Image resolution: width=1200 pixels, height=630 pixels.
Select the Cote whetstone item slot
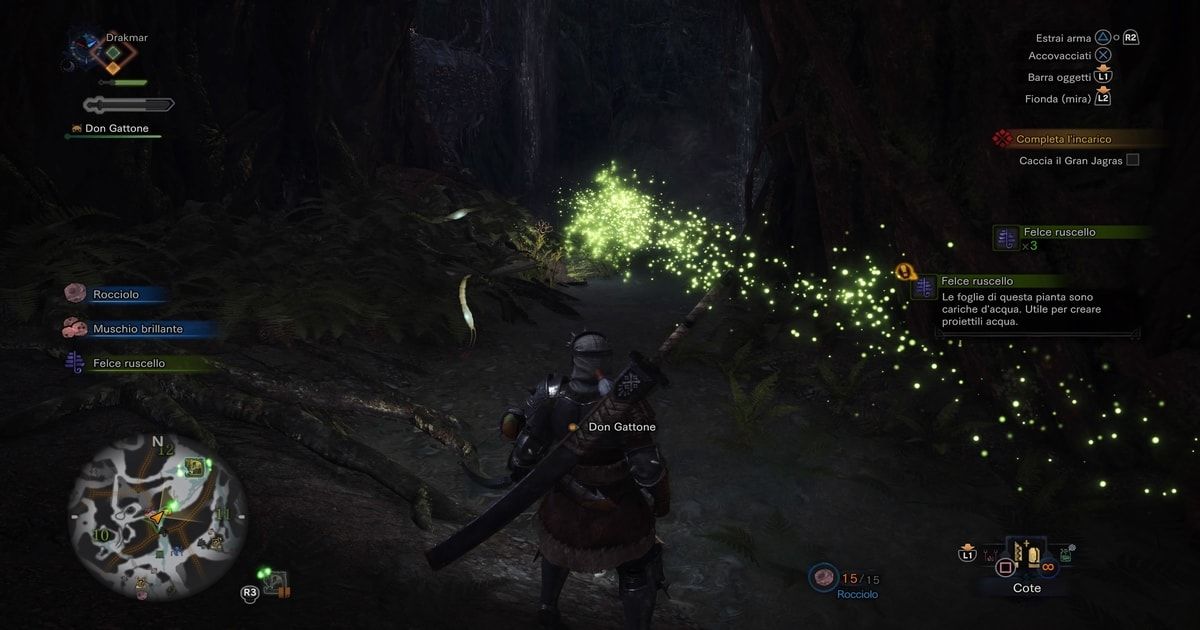click(x=1027, y=557)
